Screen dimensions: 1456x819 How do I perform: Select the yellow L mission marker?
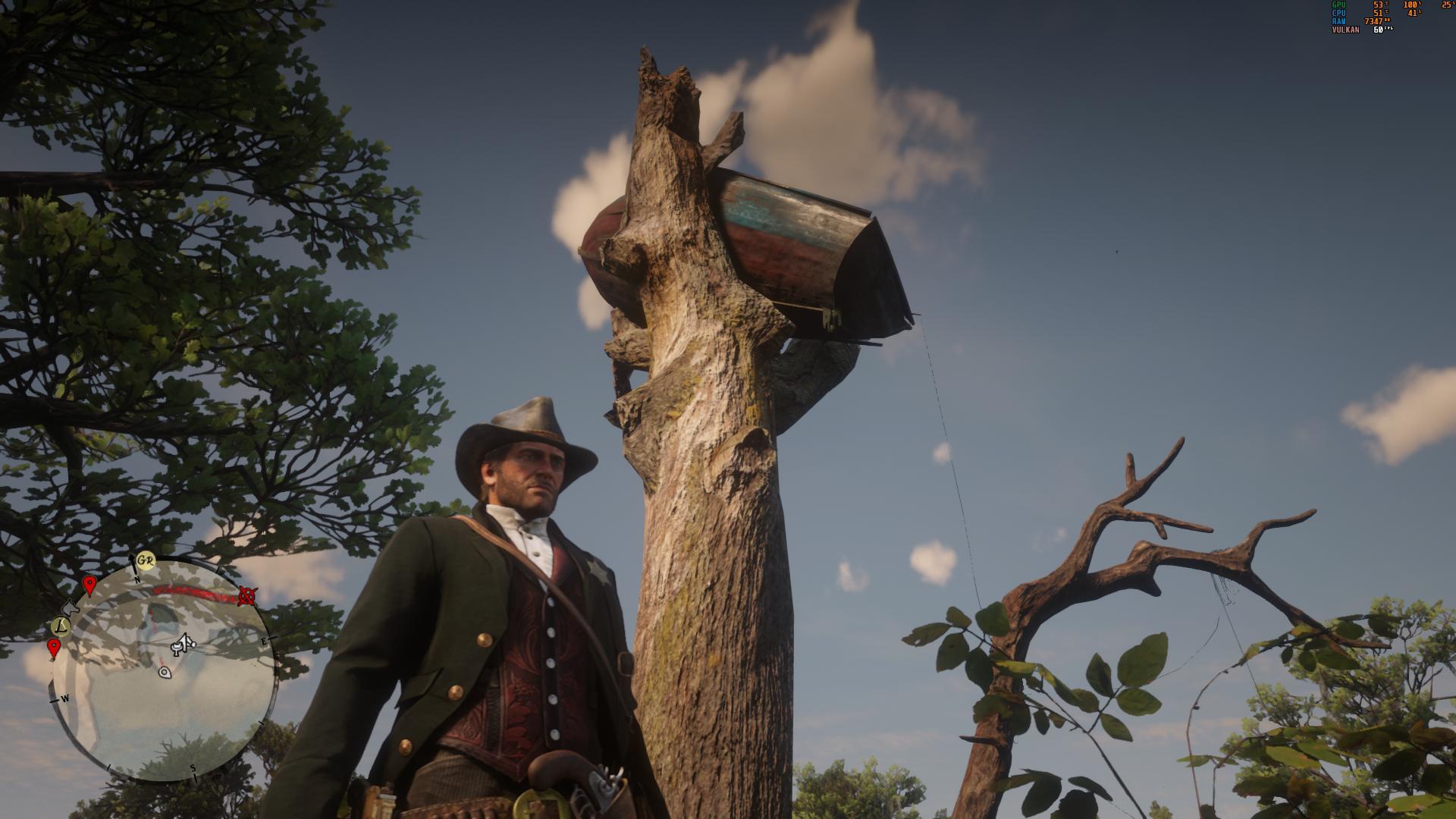[61, 626]
